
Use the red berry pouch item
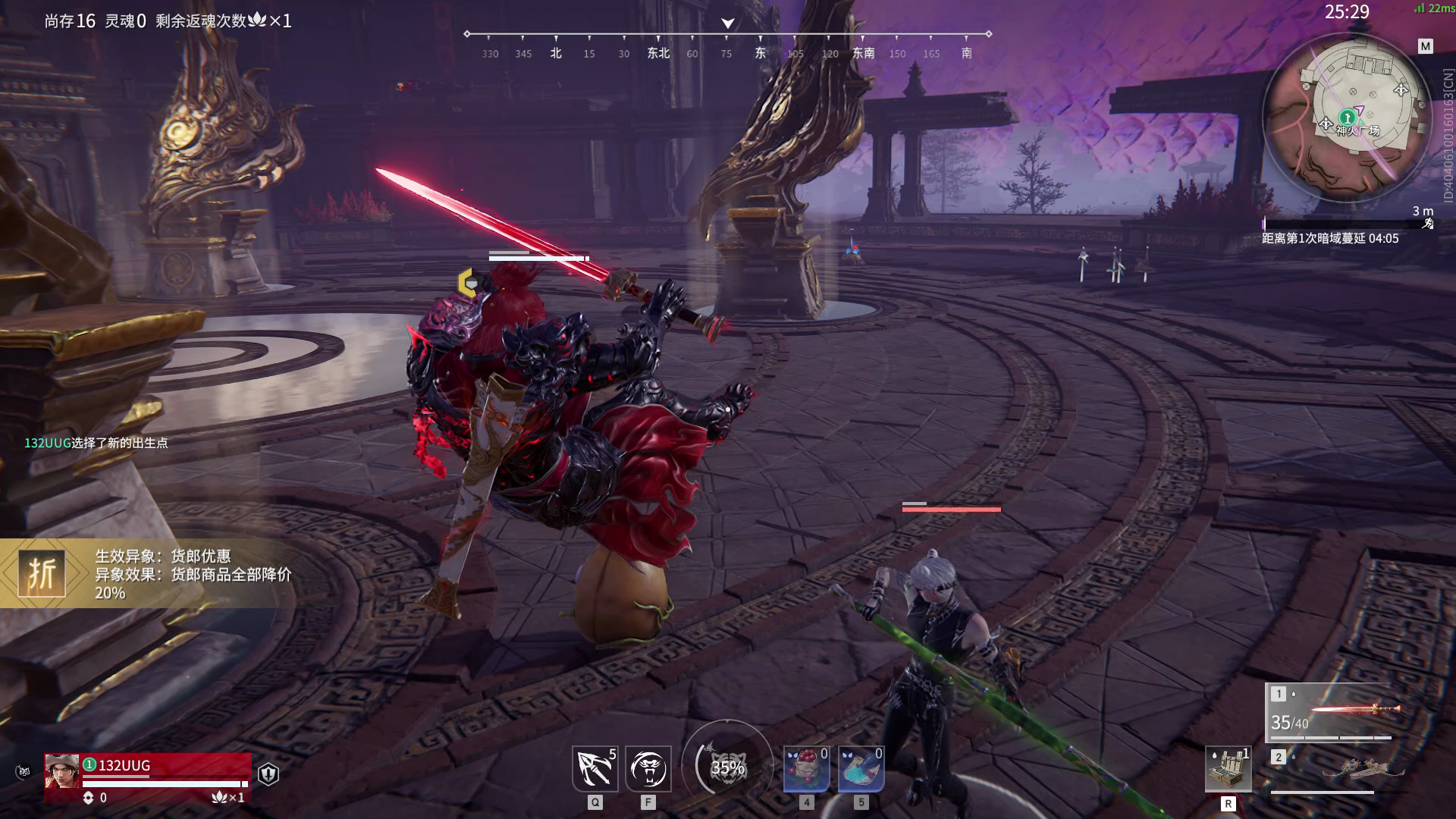806,768
